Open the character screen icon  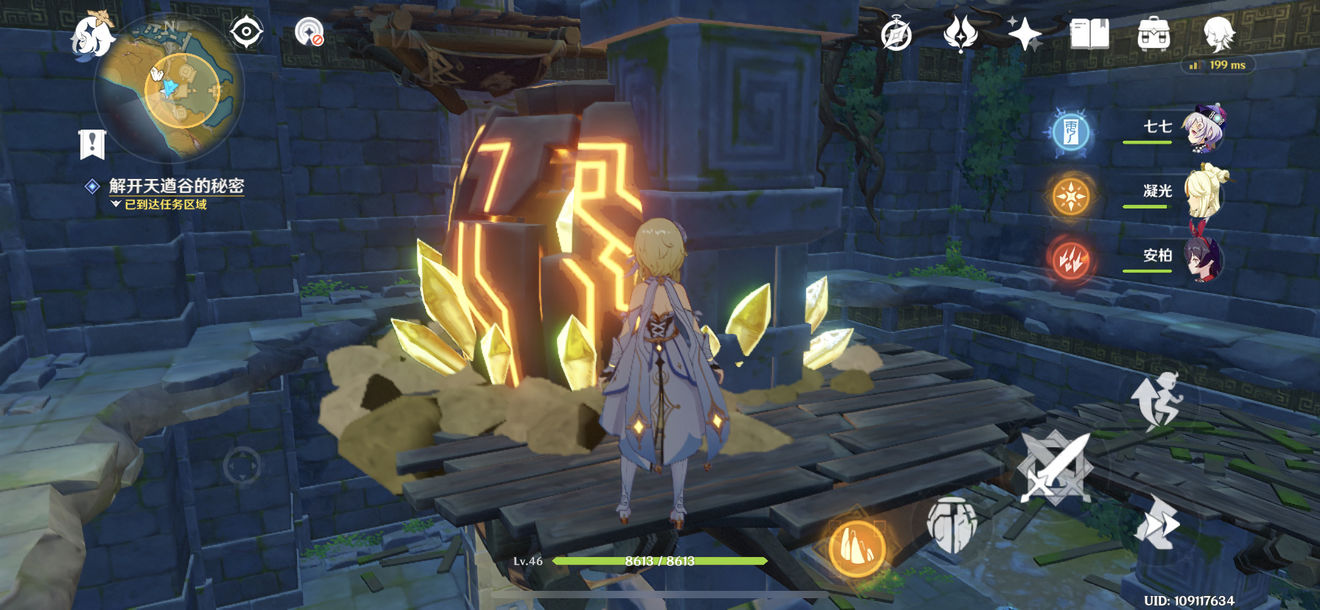pos(1219,35)
